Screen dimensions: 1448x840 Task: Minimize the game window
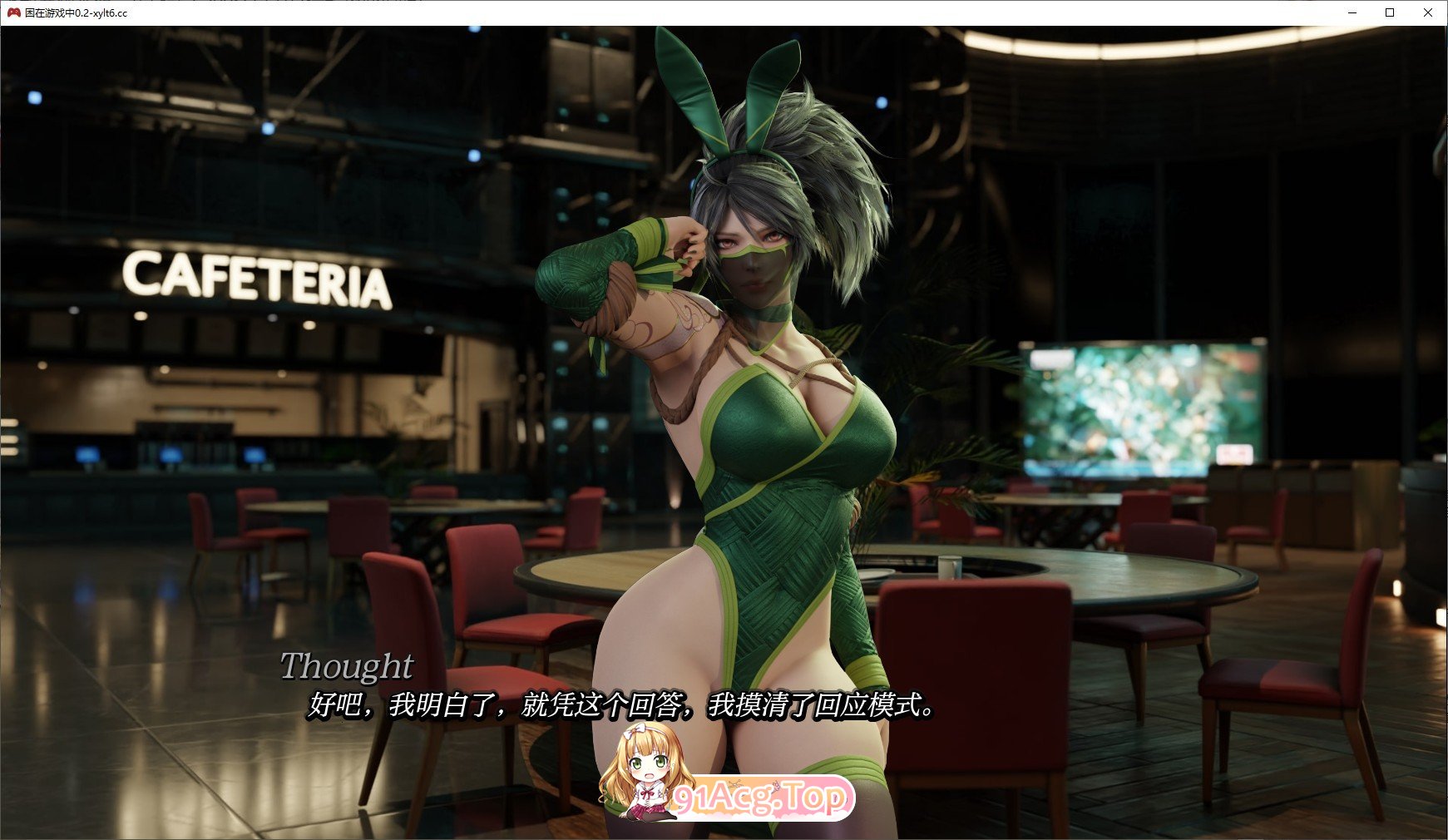tap(1352, 12)
